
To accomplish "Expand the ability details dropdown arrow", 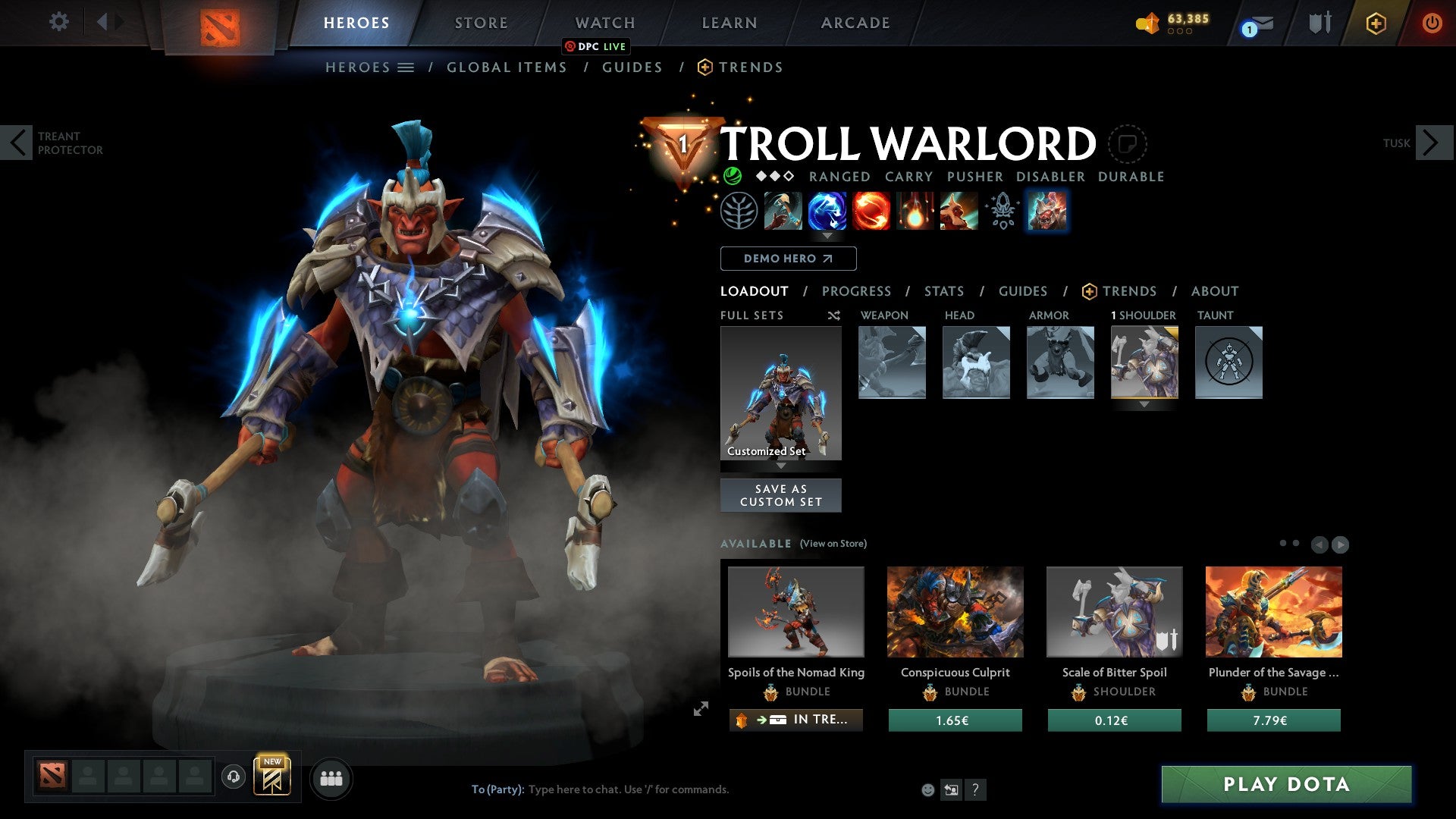I will point(827,235).
